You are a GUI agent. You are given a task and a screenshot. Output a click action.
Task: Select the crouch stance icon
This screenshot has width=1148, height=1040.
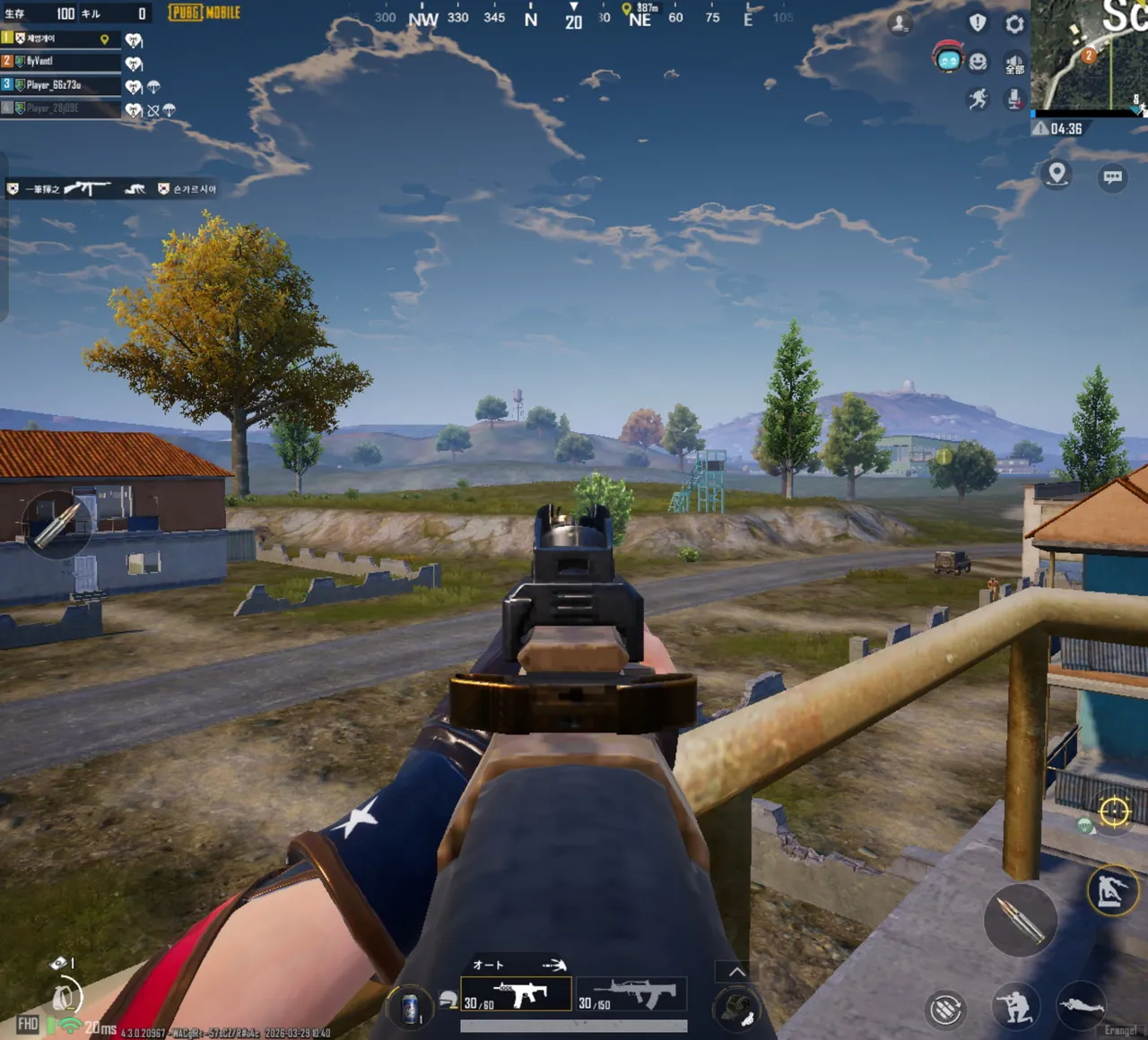(1019, 1005)
